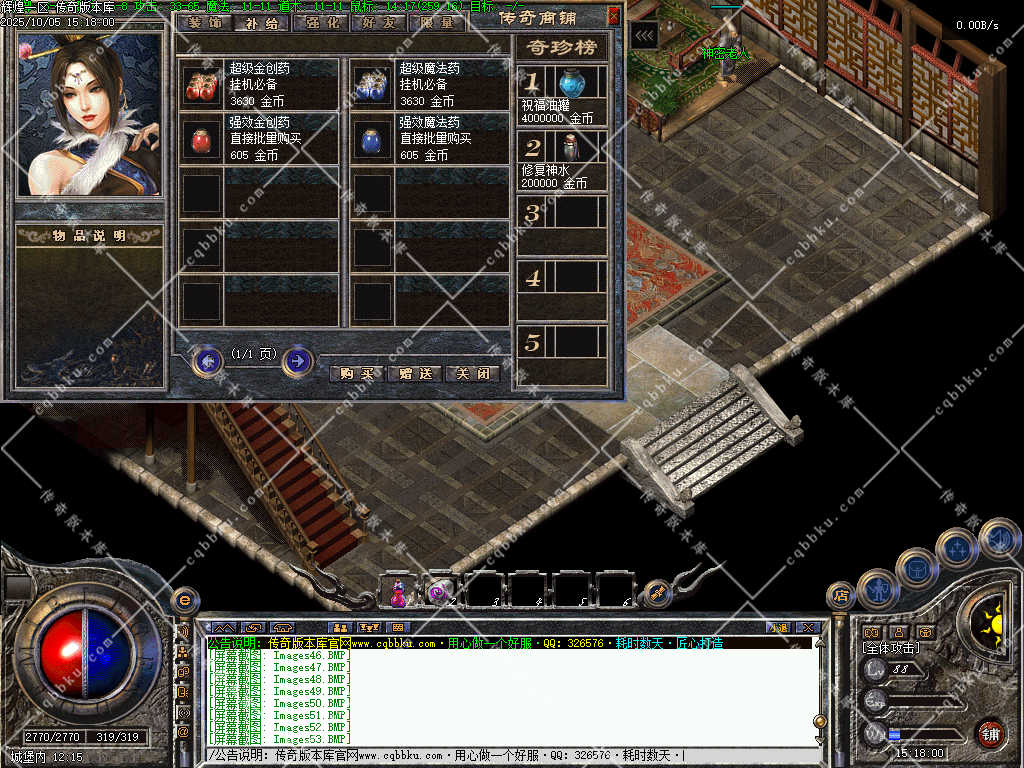Viewport: 1024px width, 768px height.
Task: Open the 限量 limited tab
Action: tap(434, 22)
